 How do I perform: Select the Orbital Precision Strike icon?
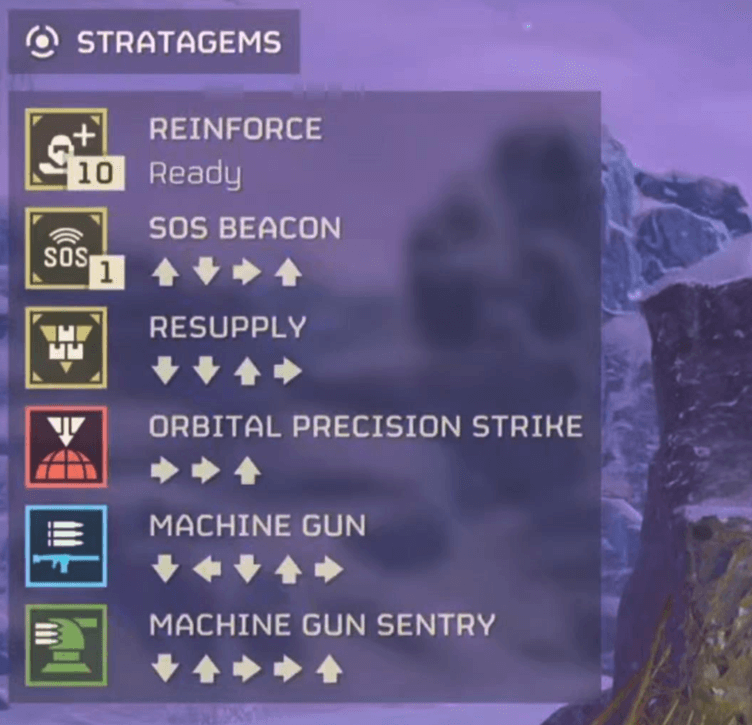point(66,446)
